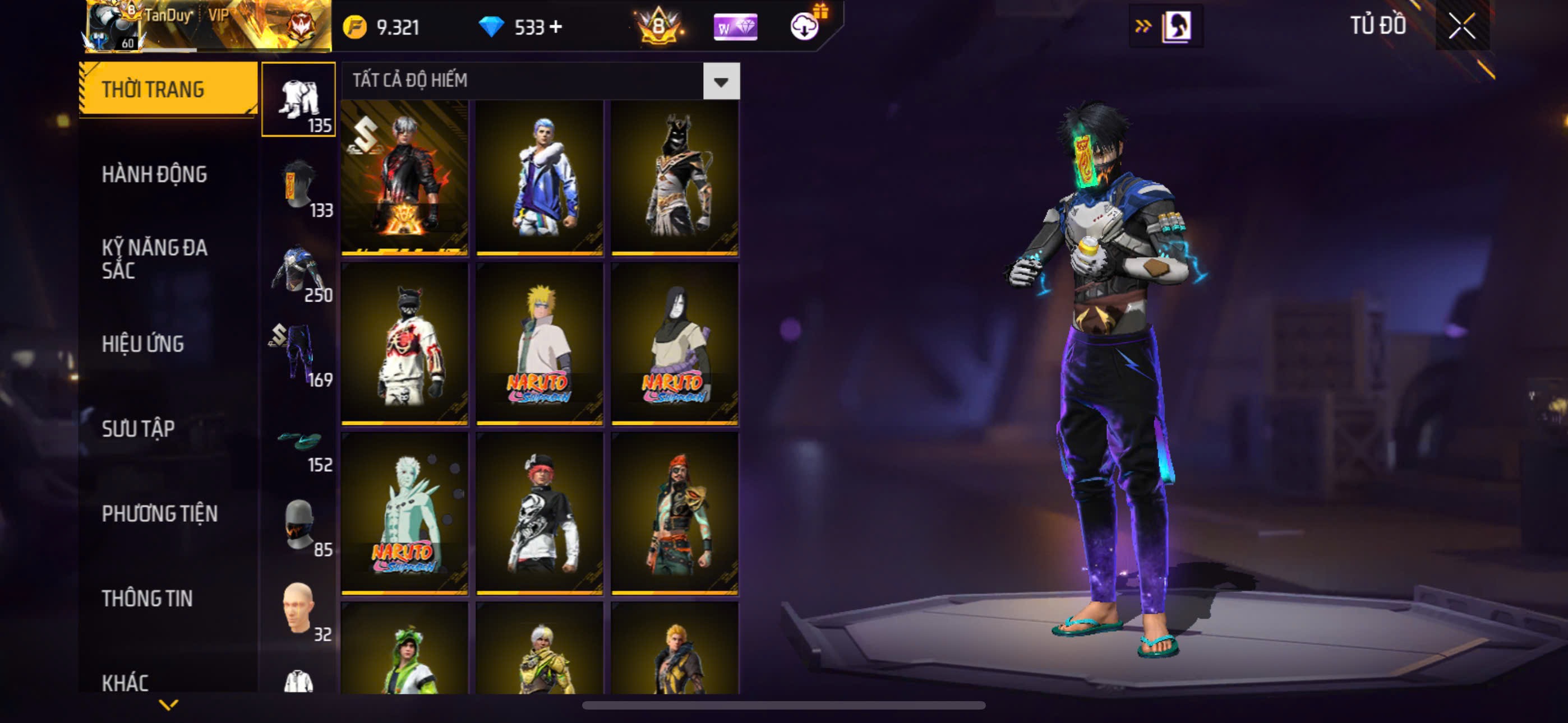Pick the face mask category showing 85

pos(298,525)
